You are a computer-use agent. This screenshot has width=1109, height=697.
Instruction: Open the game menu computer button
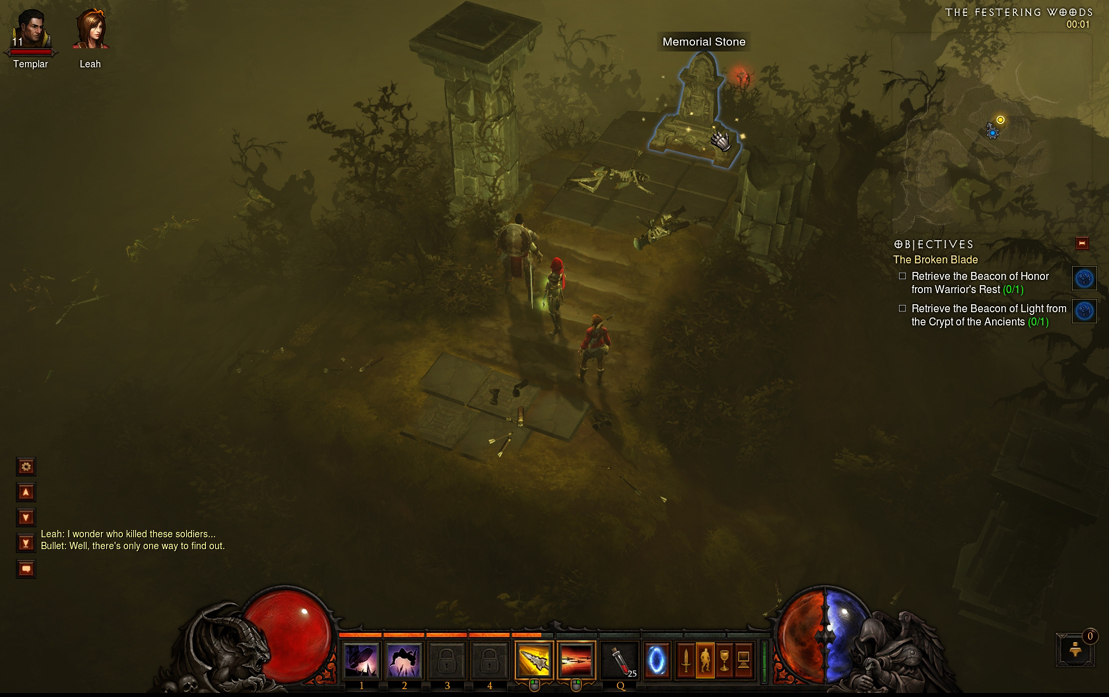(x=743, y=660)
